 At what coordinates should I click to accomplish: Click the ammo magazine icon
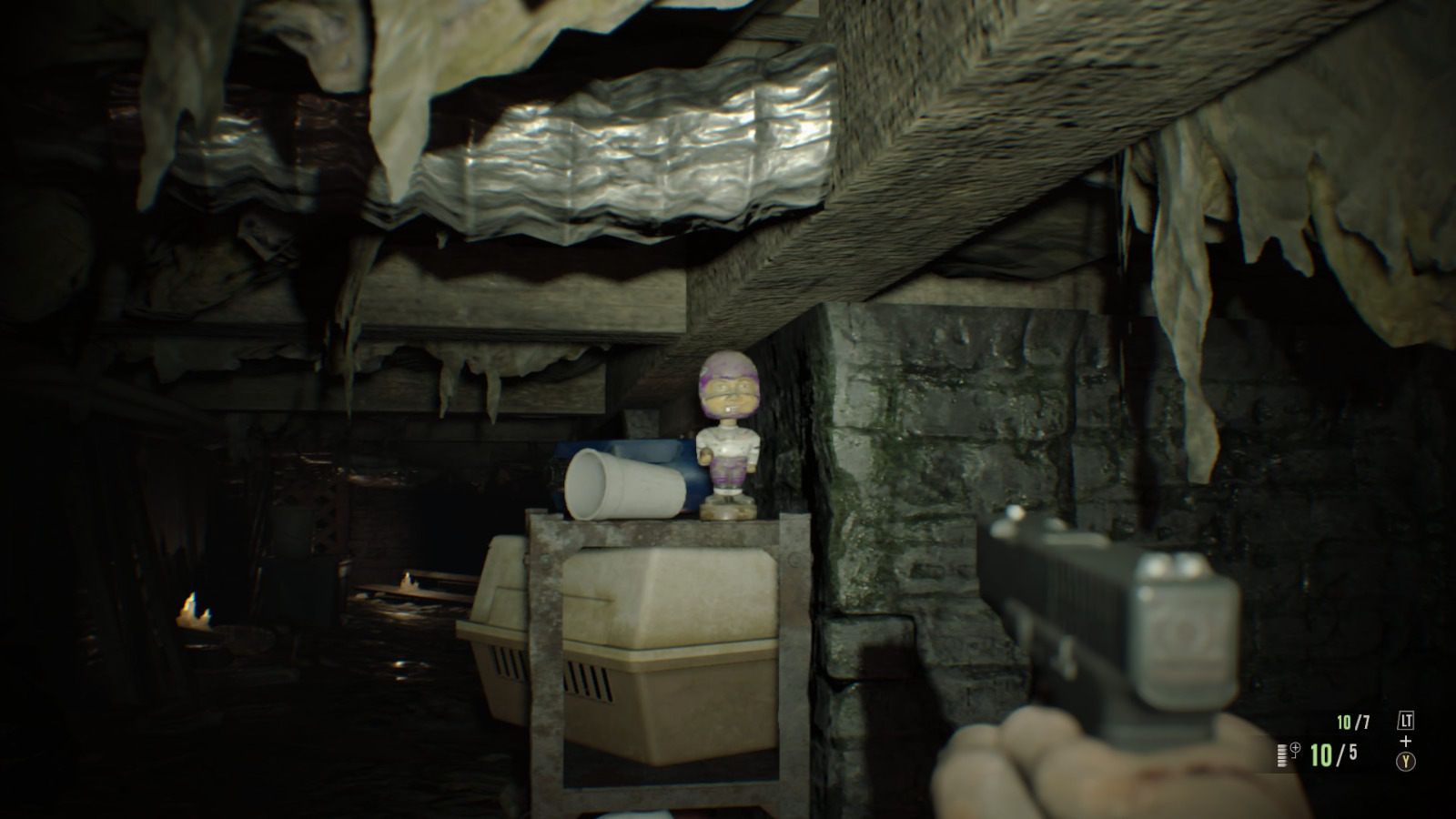(x=1282, y=755)
